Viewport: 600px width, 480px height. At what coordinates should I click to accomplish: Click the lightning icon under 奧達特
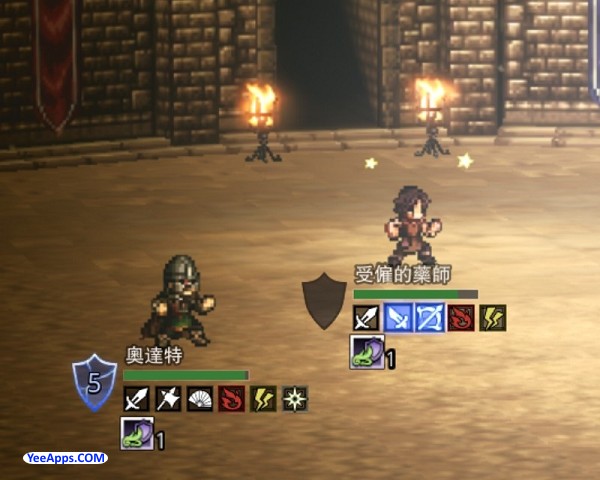pyautogui.click(x=263, y=399)
